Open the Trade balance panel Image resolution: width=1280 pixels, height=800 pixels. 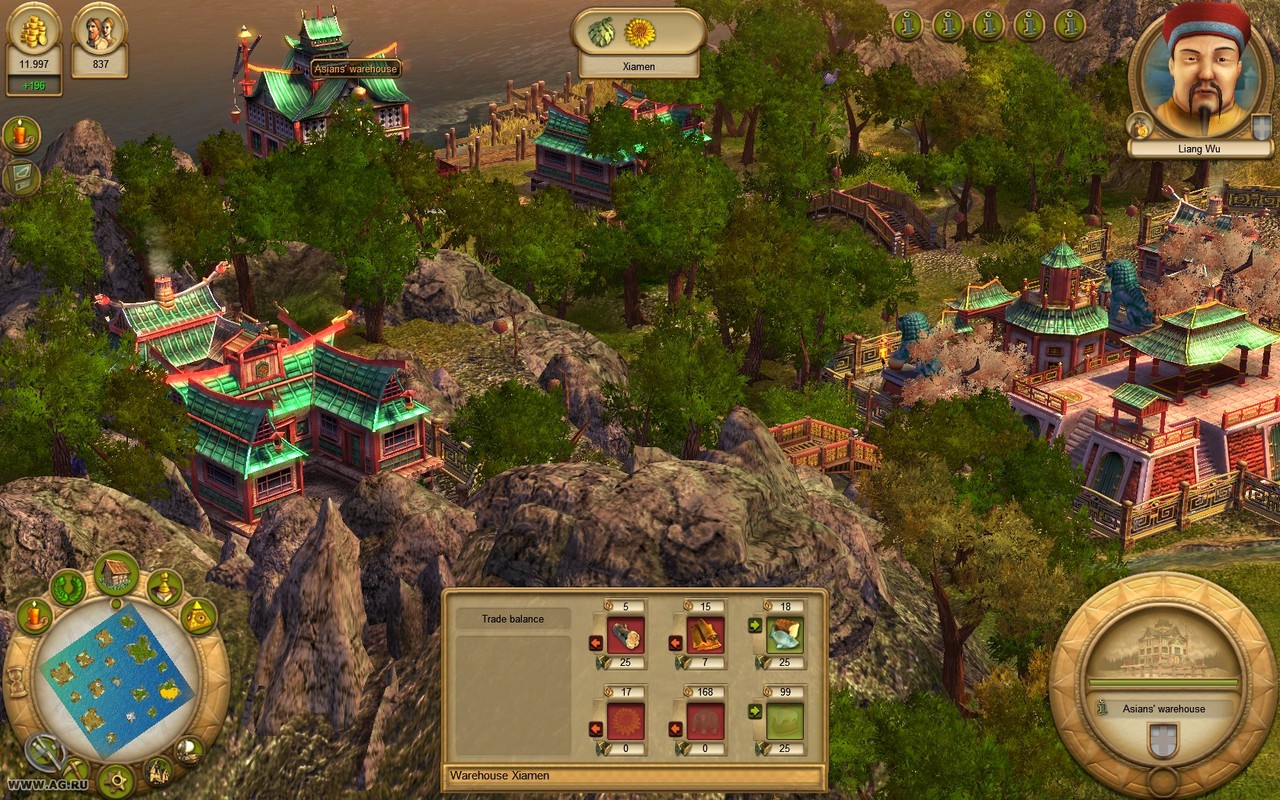[x=513, y=619]
